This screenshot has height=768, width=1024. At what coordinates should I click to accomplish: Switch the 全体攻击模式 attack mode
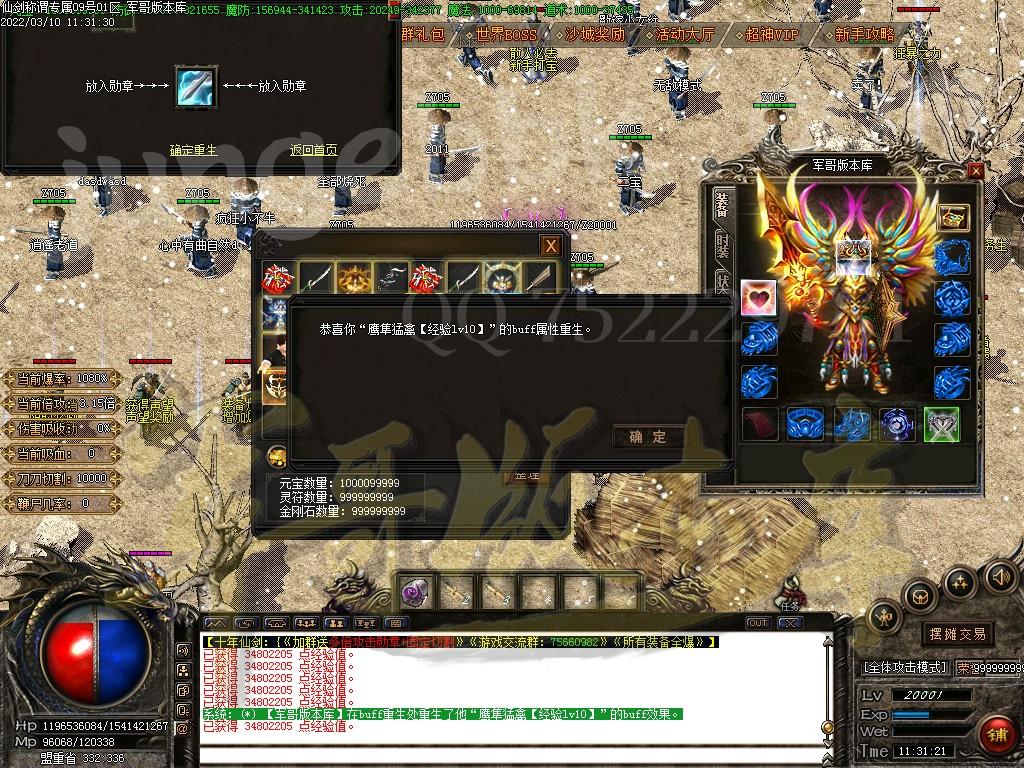pos(903,667)
